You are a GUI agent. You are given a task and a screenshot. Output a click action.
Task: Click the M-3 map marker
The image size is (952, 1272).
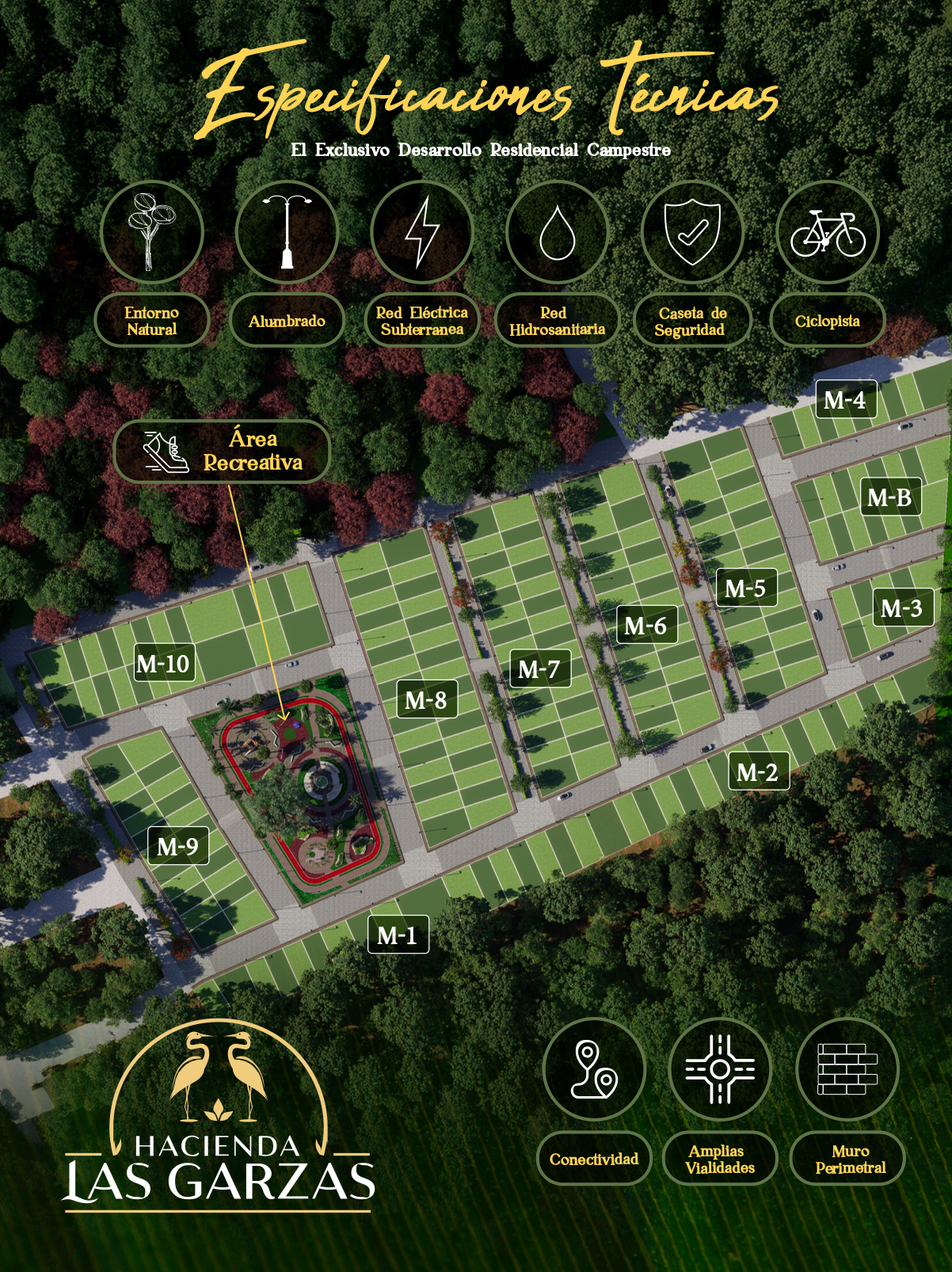pyautogui.click(x=902, y=607)
